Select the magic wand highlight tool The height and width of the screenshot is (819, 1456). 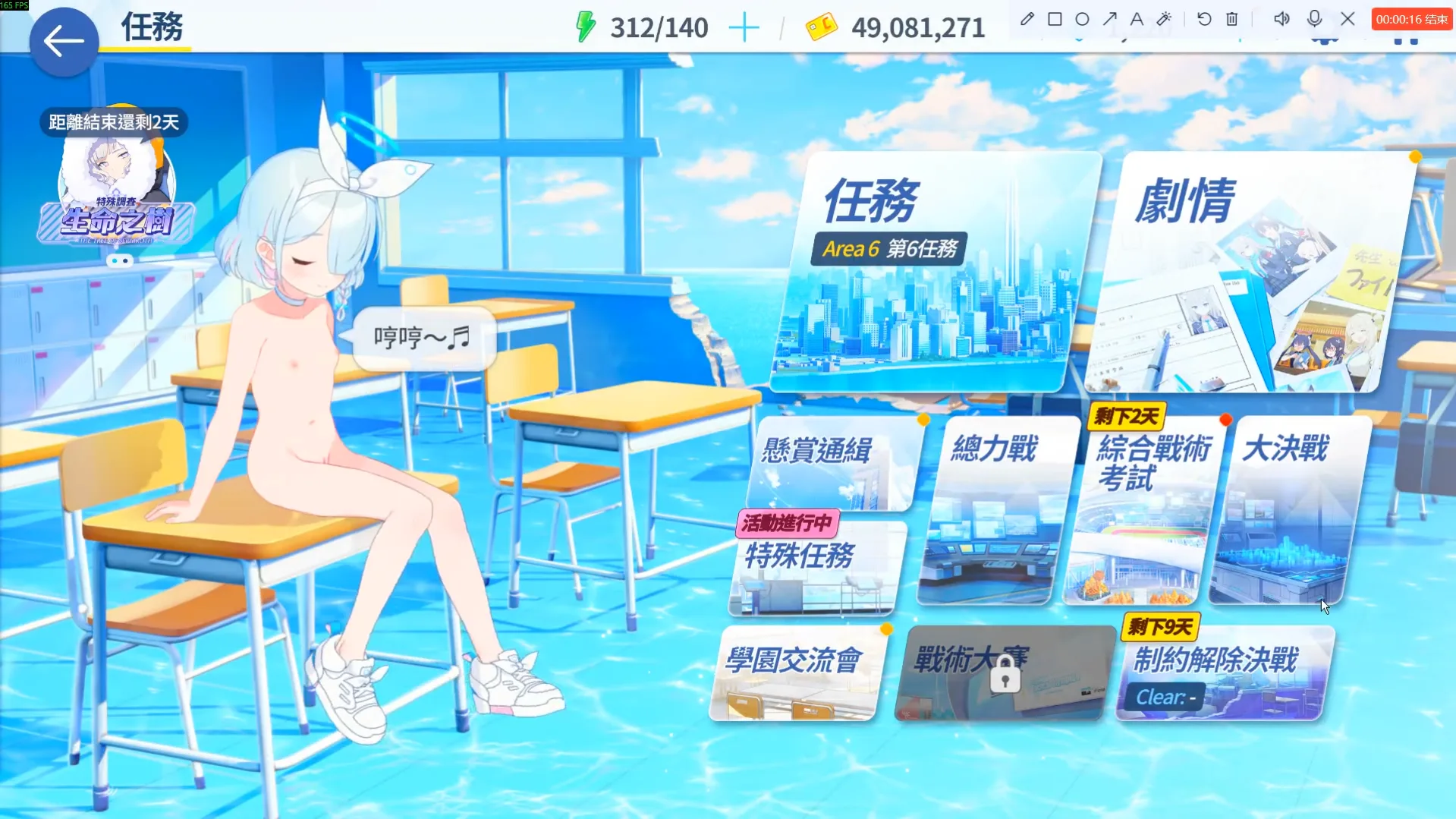point(1165,19)
